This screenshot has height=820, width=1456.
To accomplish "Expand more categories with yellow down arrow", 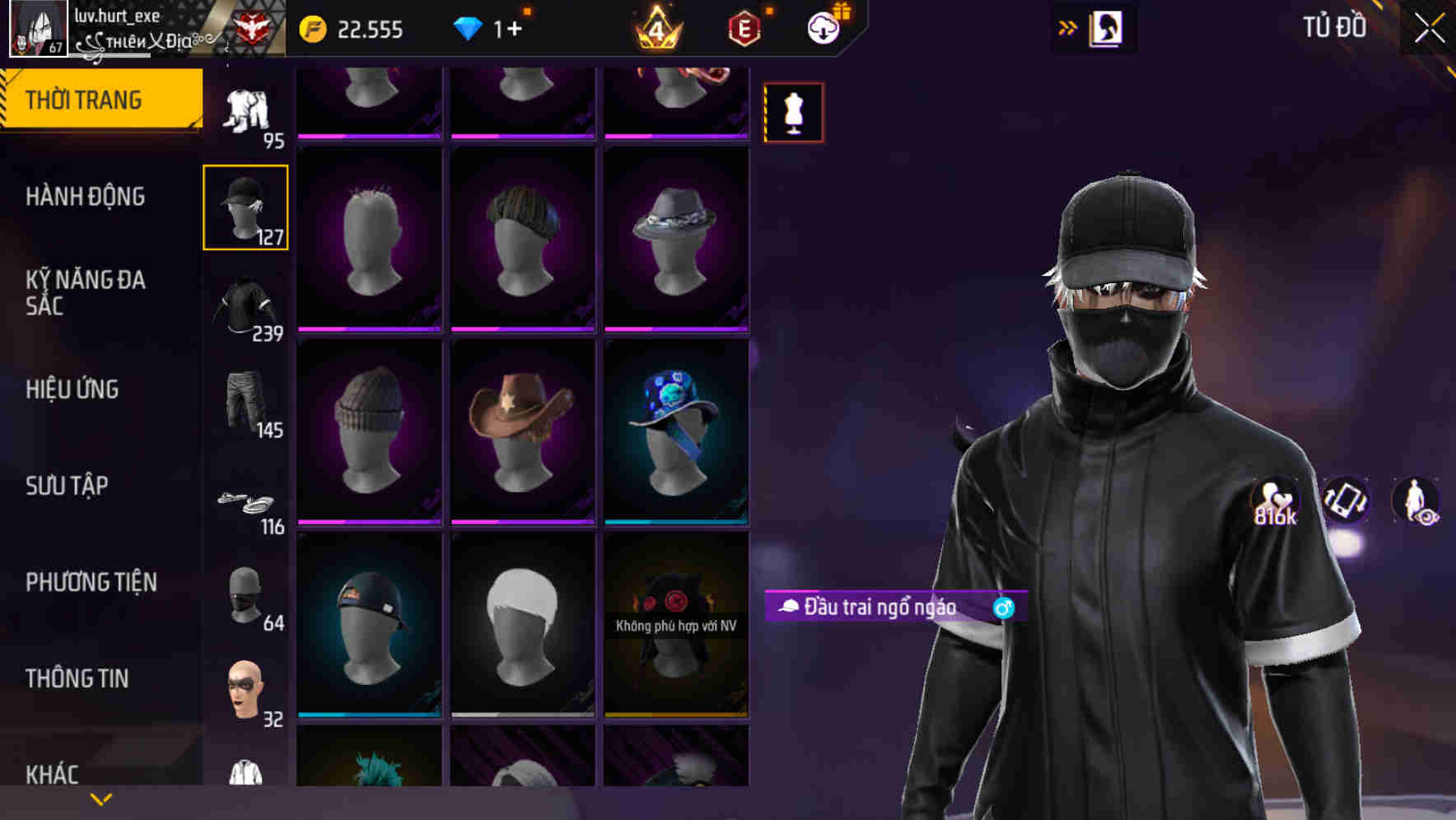I will click(x=100, y=799).
